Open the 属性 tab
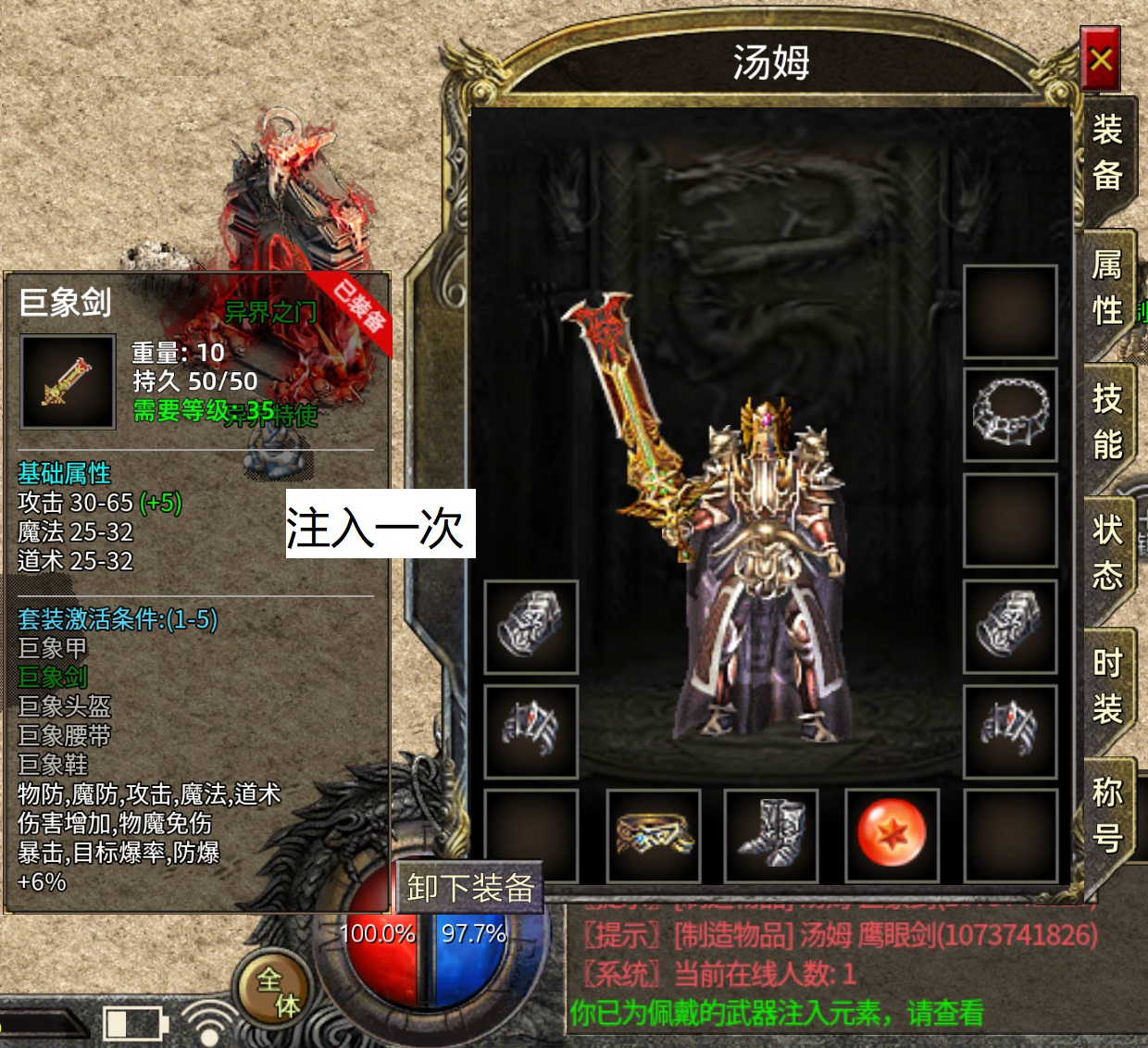 click(x=1107, y=288)
